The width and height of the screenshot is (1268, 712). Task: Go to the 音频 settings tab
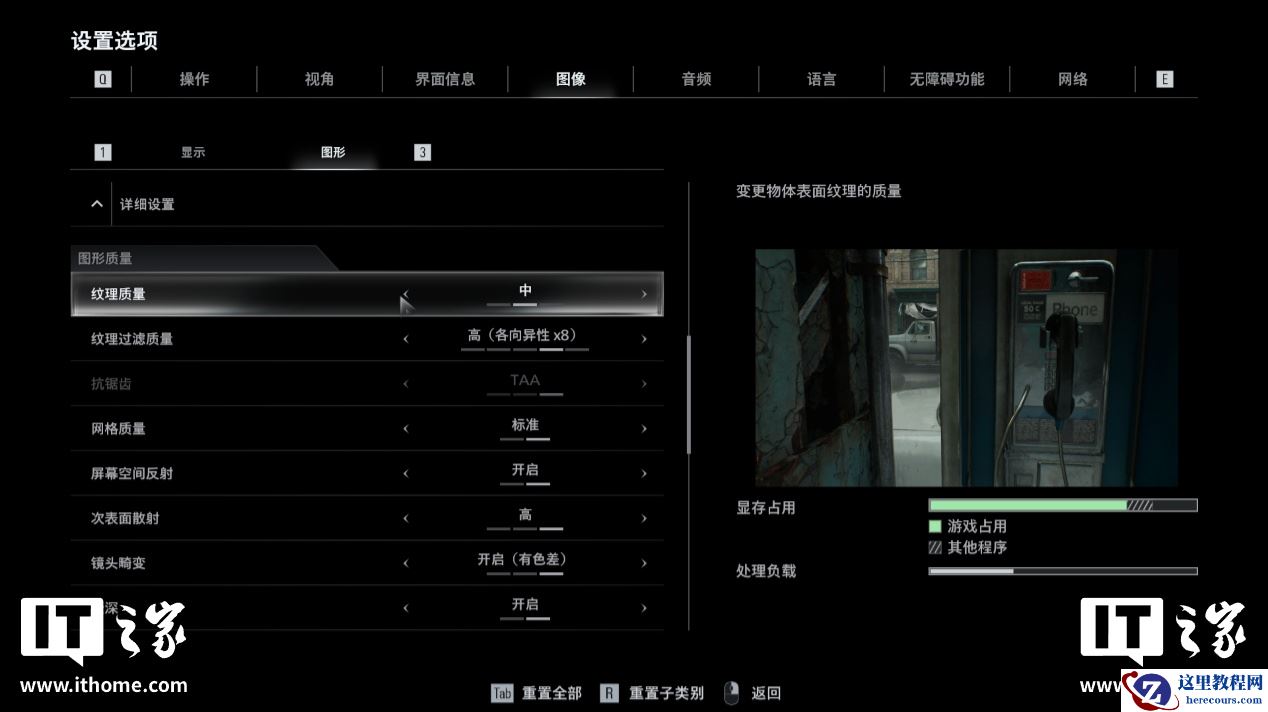pos(696,79)
